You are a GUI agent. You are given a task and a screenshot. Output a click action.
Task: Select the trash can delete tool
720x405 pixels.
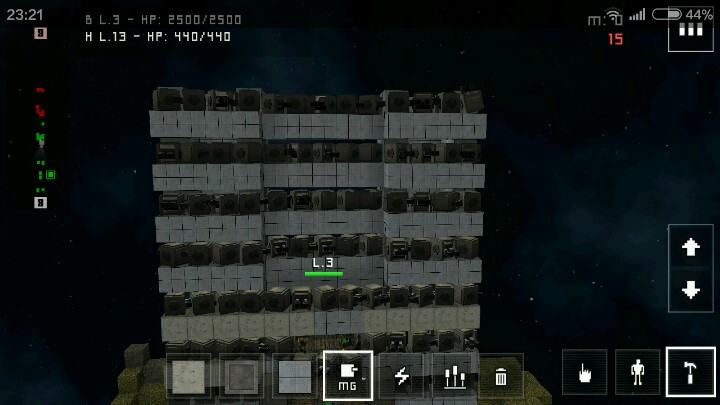[x=501, y=376]
